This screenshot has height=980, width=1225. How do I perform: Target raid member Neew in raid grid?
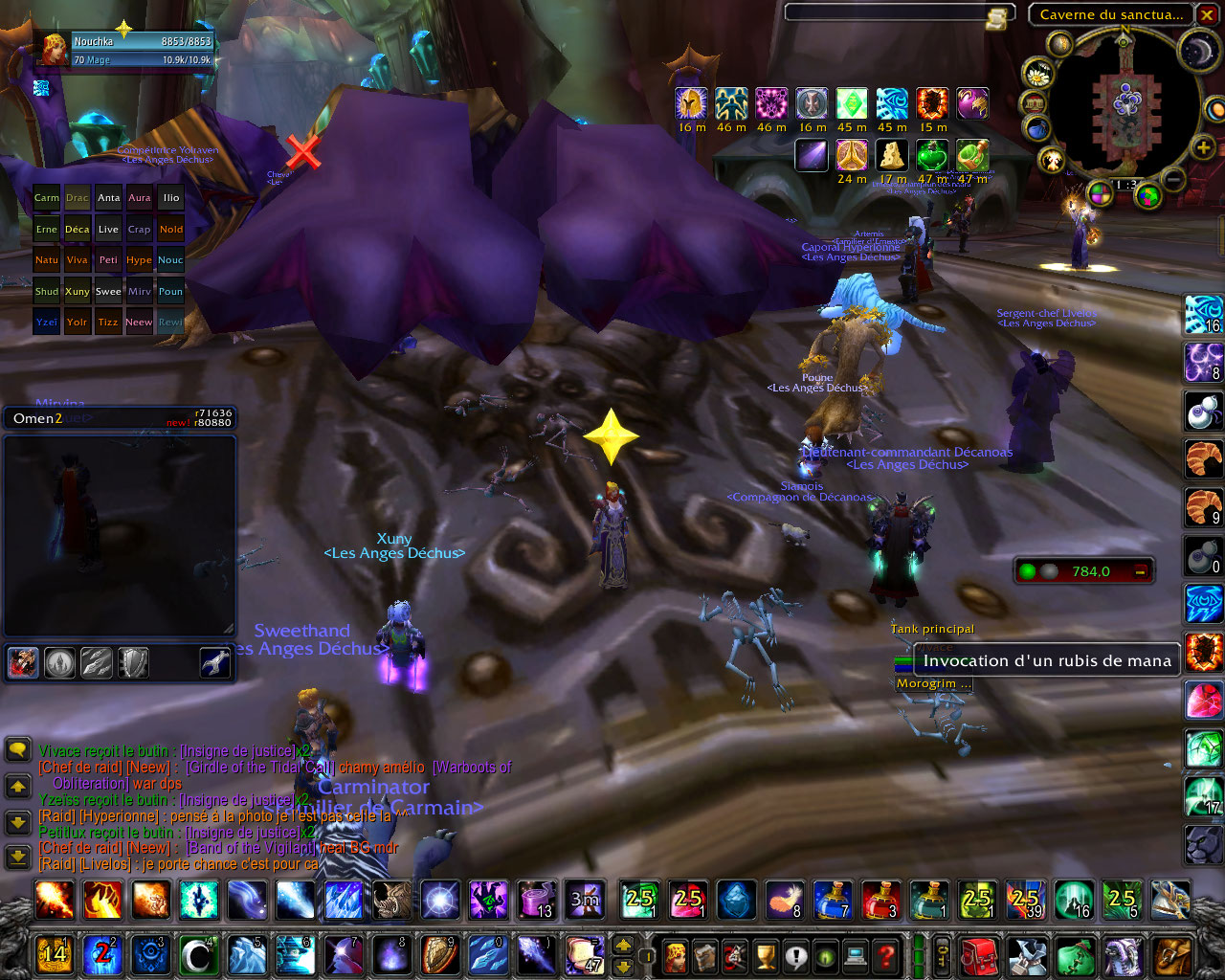[x=139, y=322]
